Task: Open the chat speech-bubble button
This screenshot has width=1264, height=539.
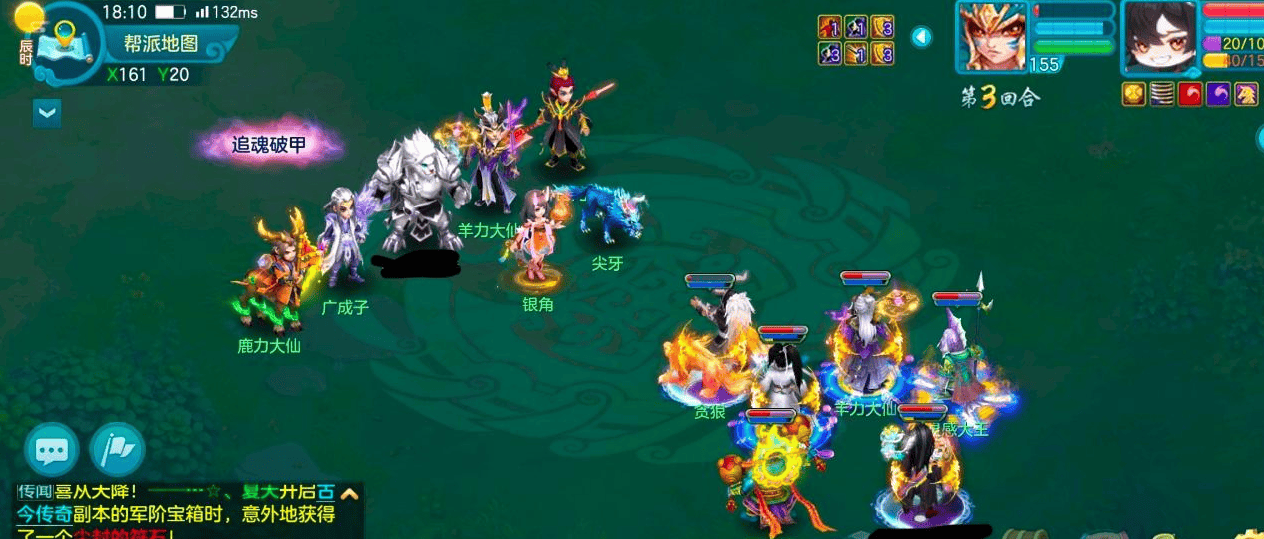Action: [52, 450]
